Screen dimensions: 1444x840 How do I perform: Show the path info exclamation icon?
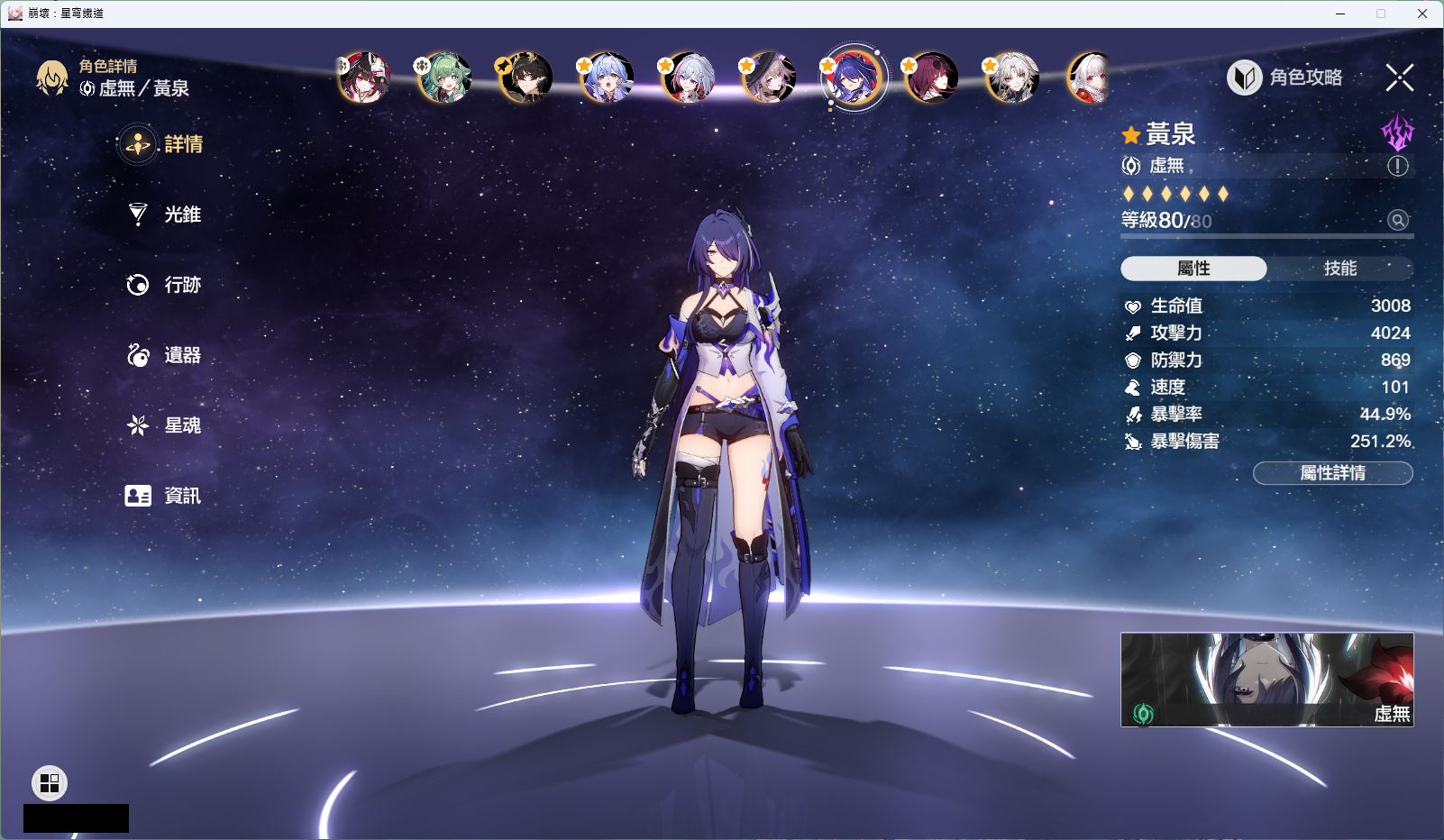1397,166
